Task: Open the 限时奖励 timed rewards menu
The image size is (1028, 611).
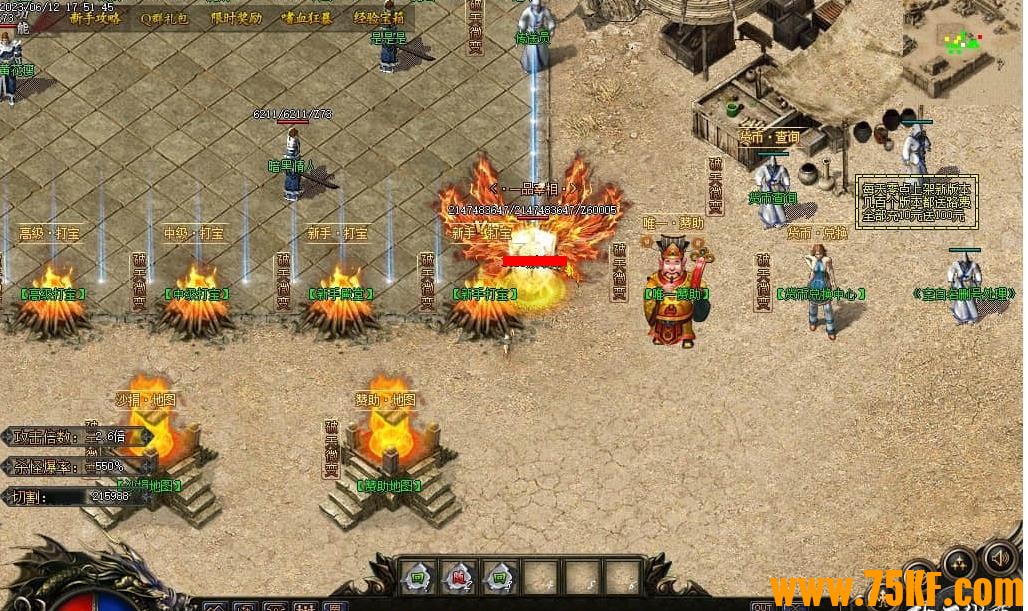Action: coord(236,18)
